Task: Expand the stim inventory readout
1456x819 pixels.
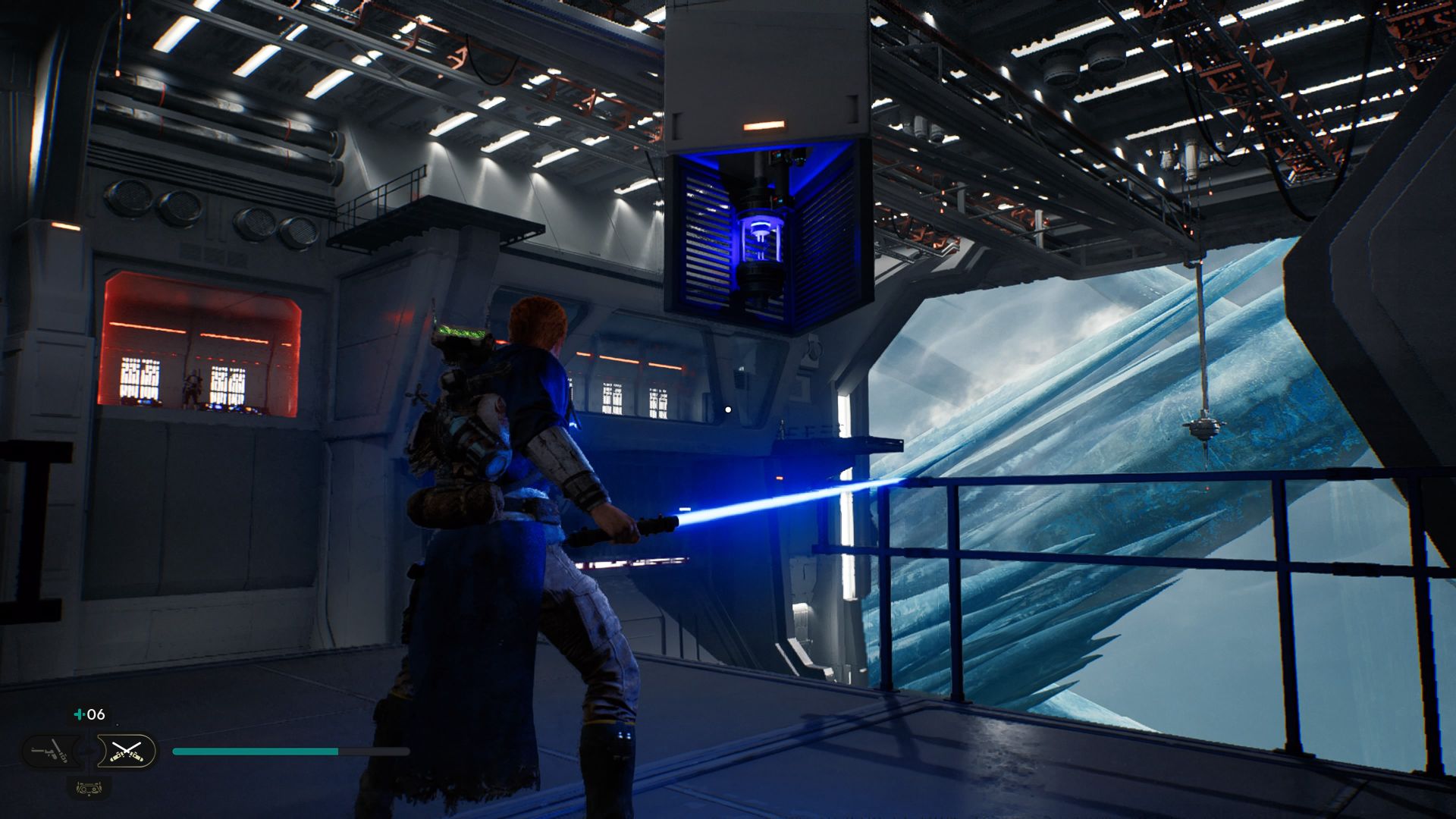Action: pyautogui.click(x=89, y=714)
